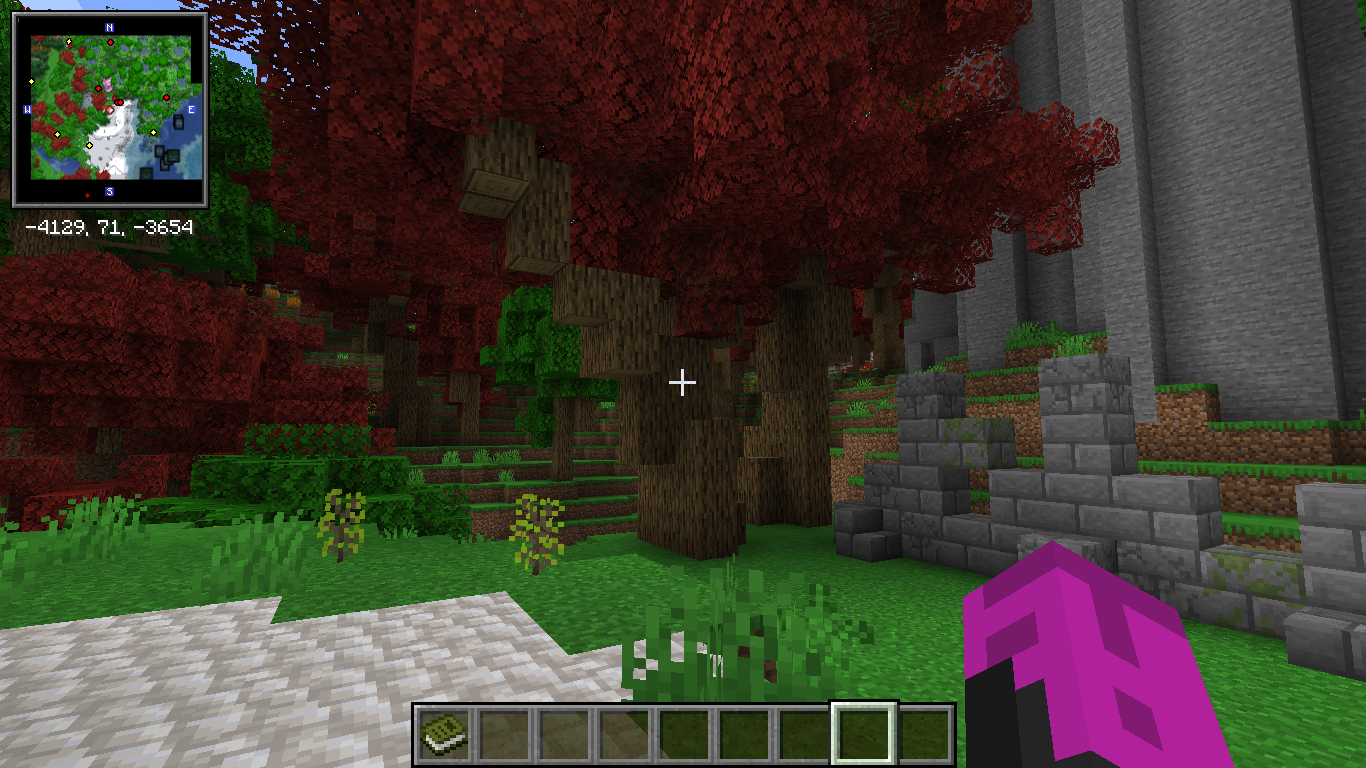Click the pink sheep icon on the minimap
Screen dimensions: 1366x768
tap(109, 84)
